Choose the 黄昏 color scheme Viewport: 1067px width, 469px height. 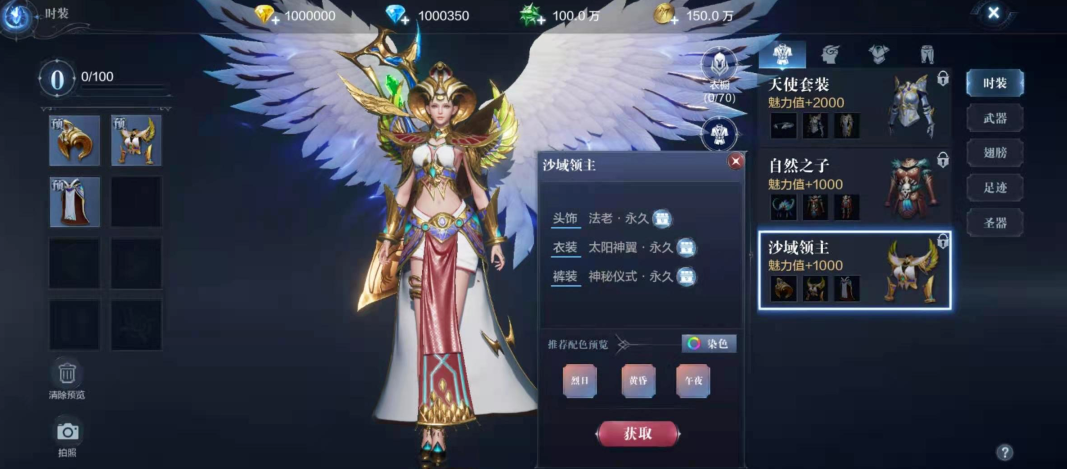click(638, 381)
